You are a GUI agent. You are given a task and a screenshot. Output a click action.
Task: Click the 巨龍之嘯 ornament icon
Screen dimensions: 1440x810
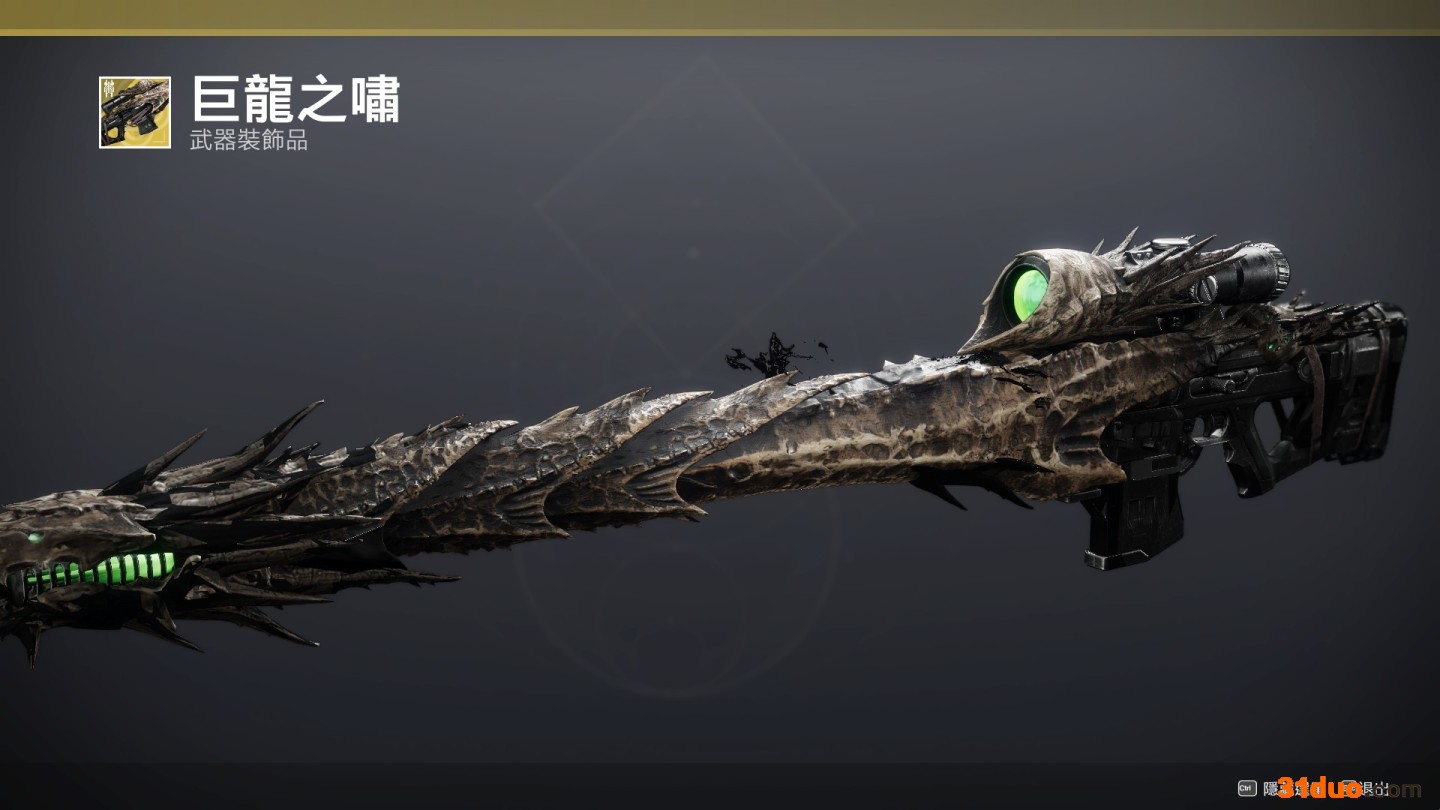pyautogui.click(x=135, y=112)
